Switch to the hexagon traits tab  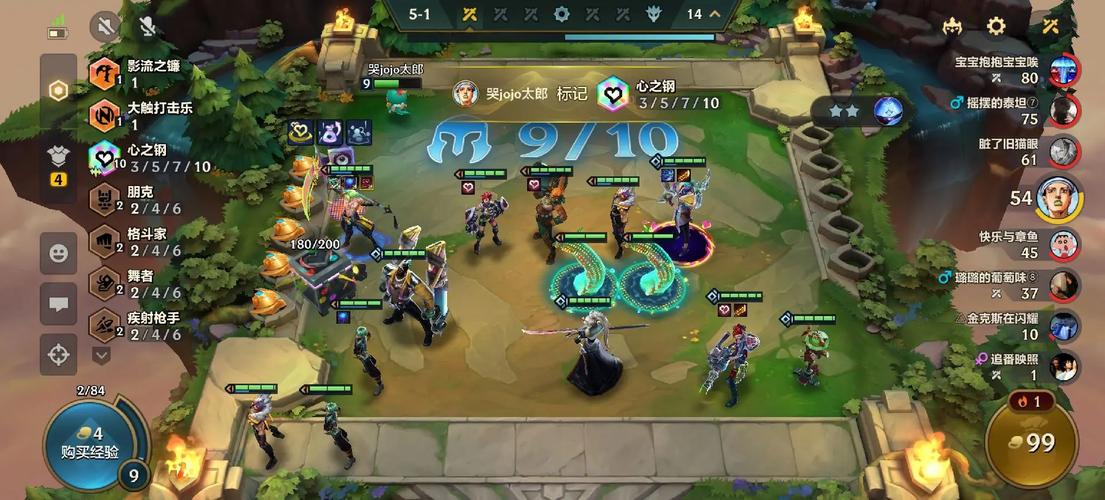[x=58, y=90]
